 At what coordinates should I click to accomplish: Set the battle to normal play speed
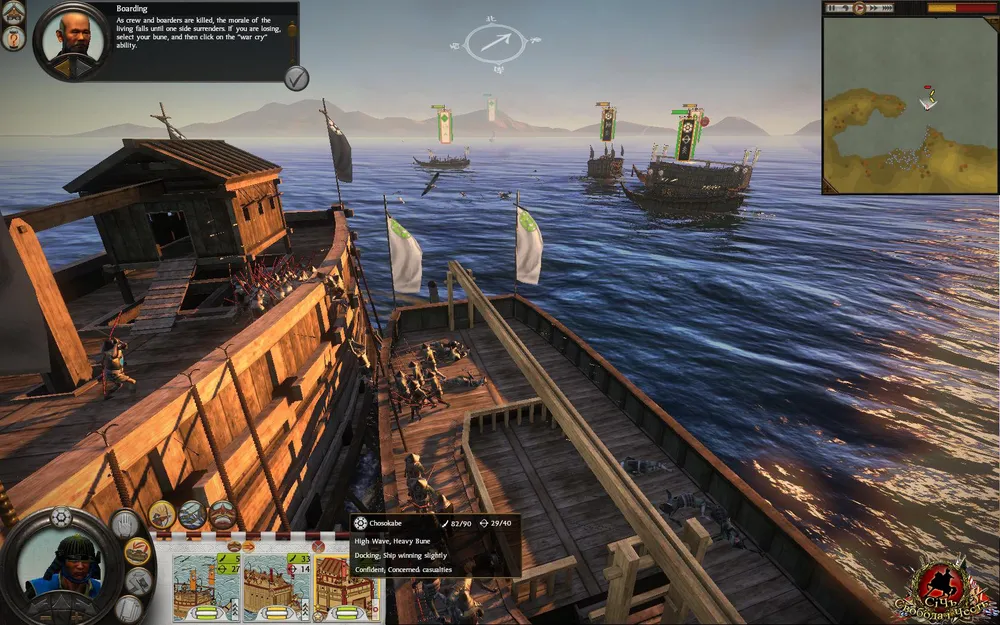(858, 8)
